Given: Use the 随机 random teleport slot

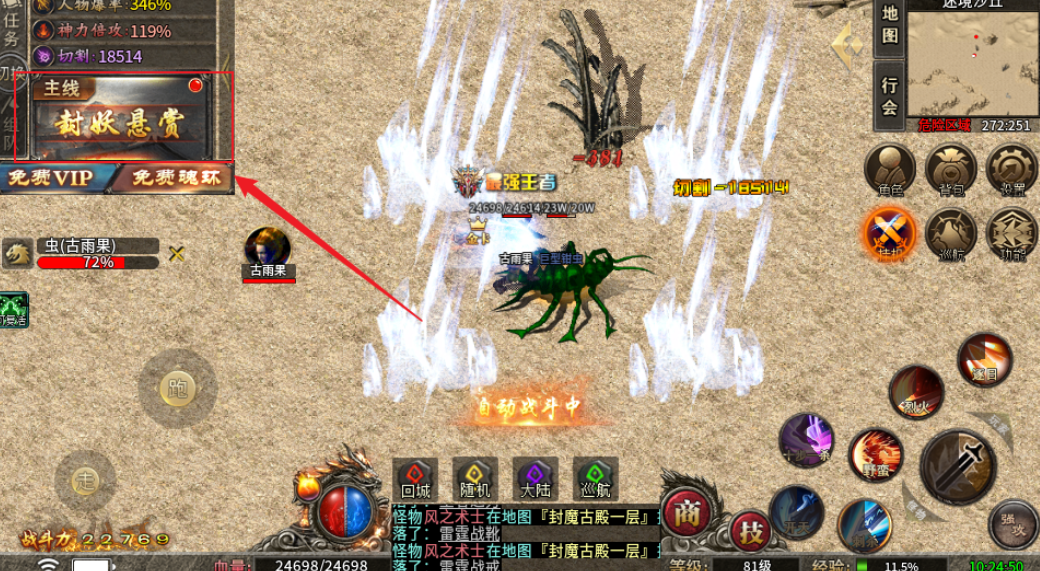Looking at the screenshot, I should [x=475, y=479].
